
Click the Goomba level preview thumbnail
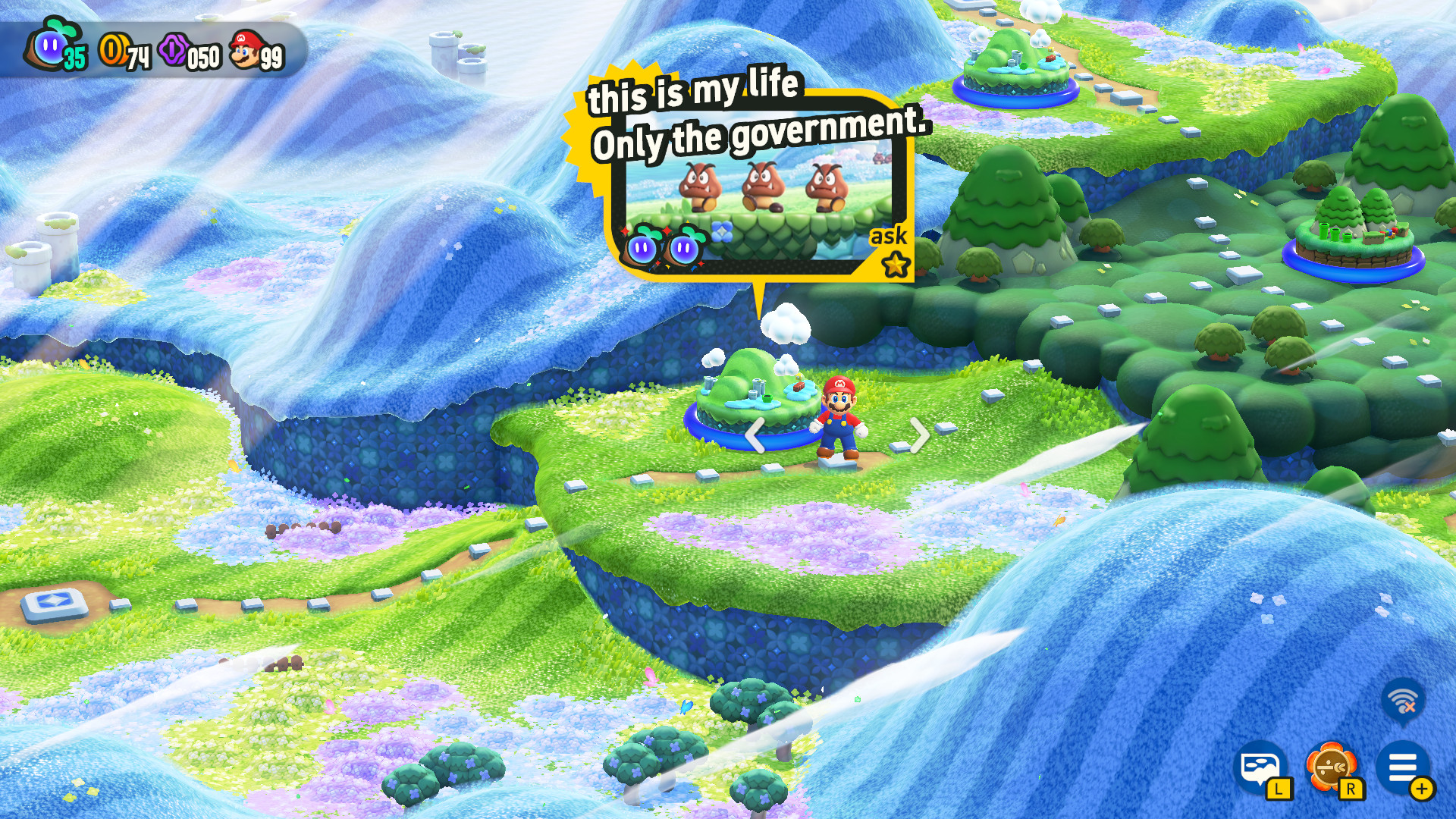click(x=758, y=201)
